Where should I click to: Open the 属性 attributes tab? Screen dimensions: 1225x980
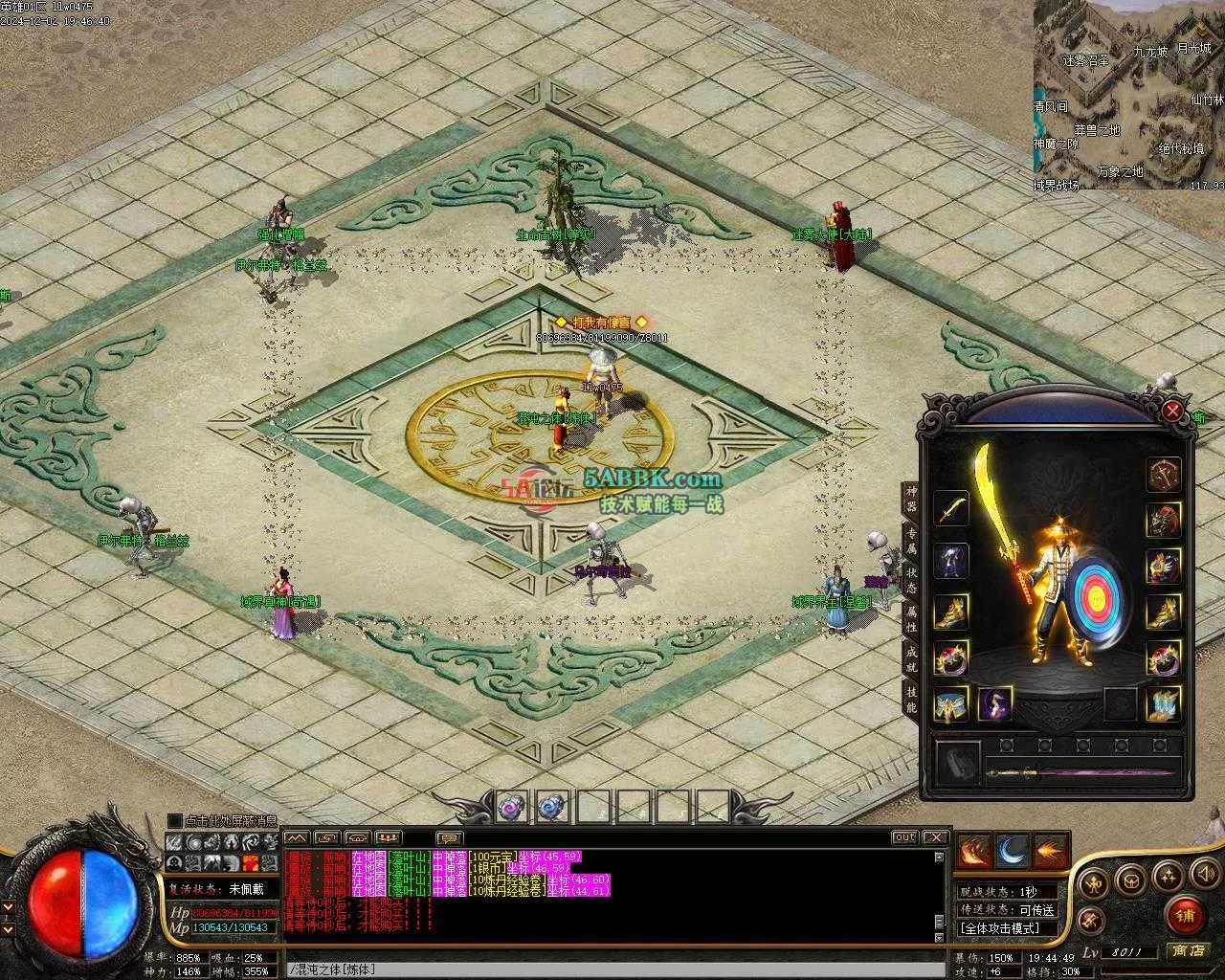[x=912, y=617]
